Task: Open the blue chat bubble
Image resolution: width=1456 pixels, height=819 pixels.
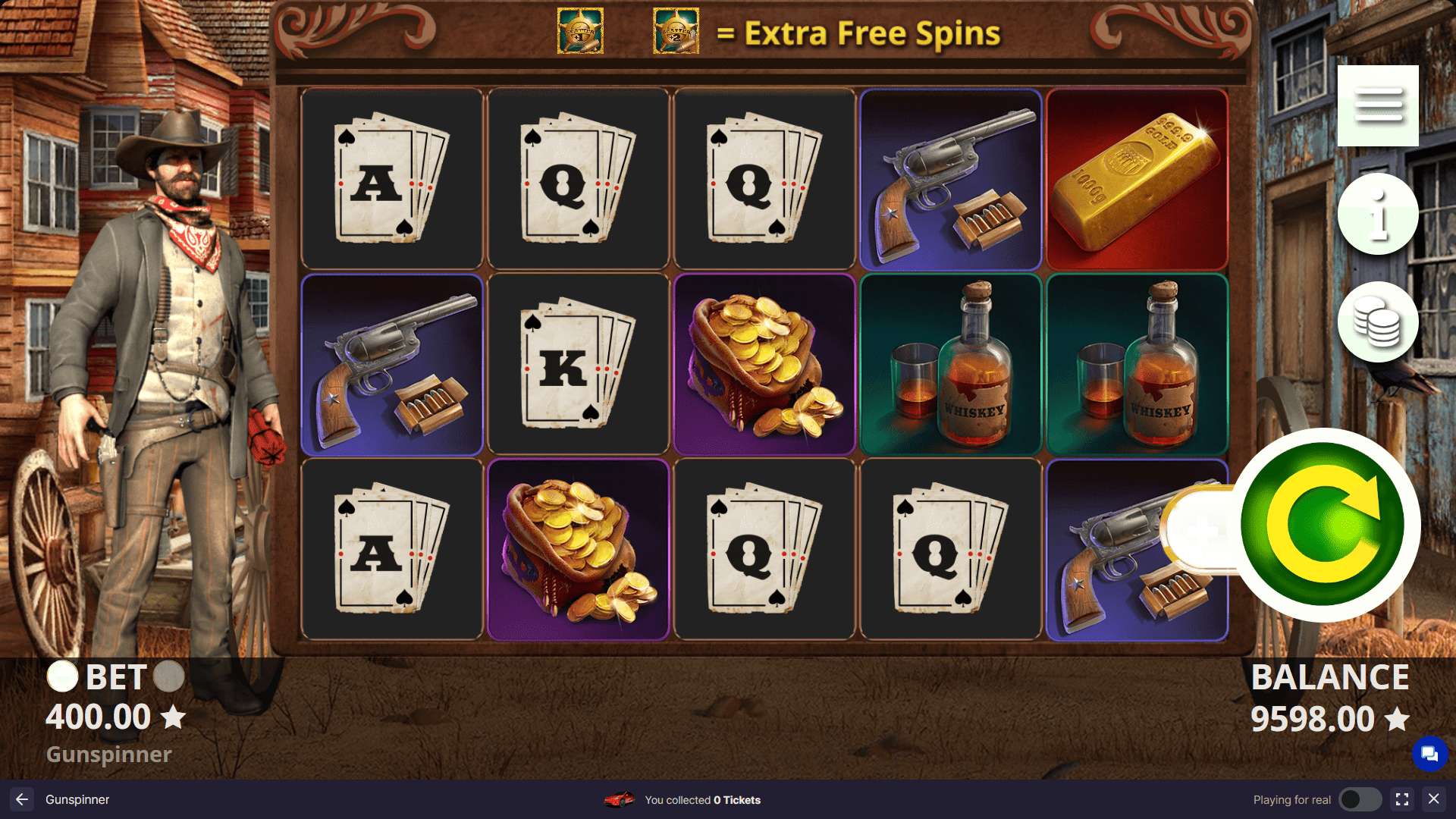Action: click(x=1430, y=755)
